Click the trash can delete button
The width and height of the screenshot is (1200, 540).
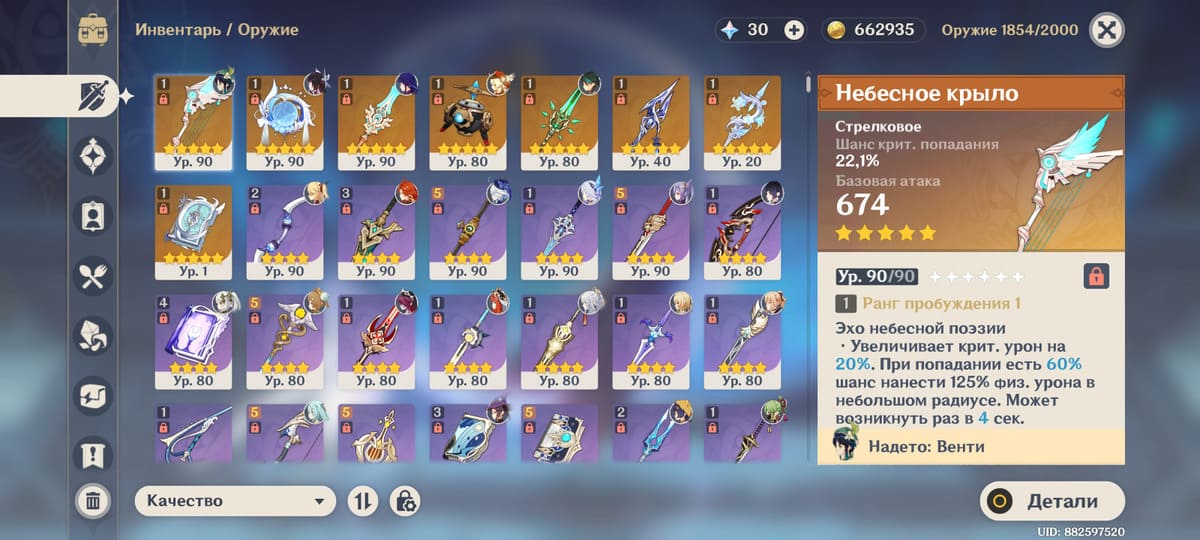(92, 501)
